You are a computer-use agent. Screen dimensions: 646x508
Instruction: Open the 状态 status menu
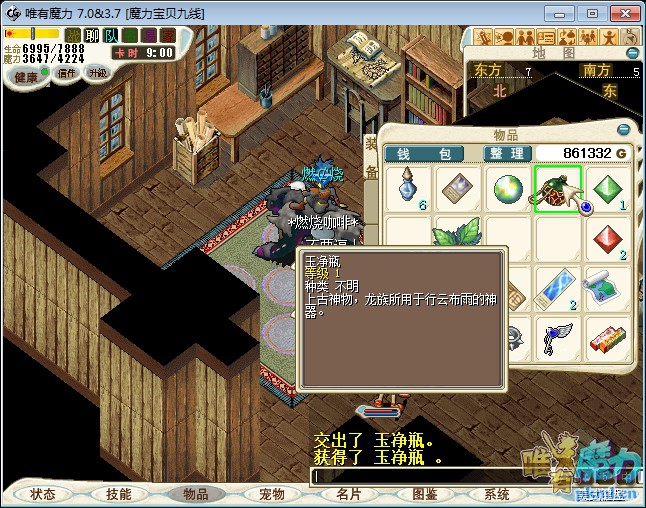[43, 494]
